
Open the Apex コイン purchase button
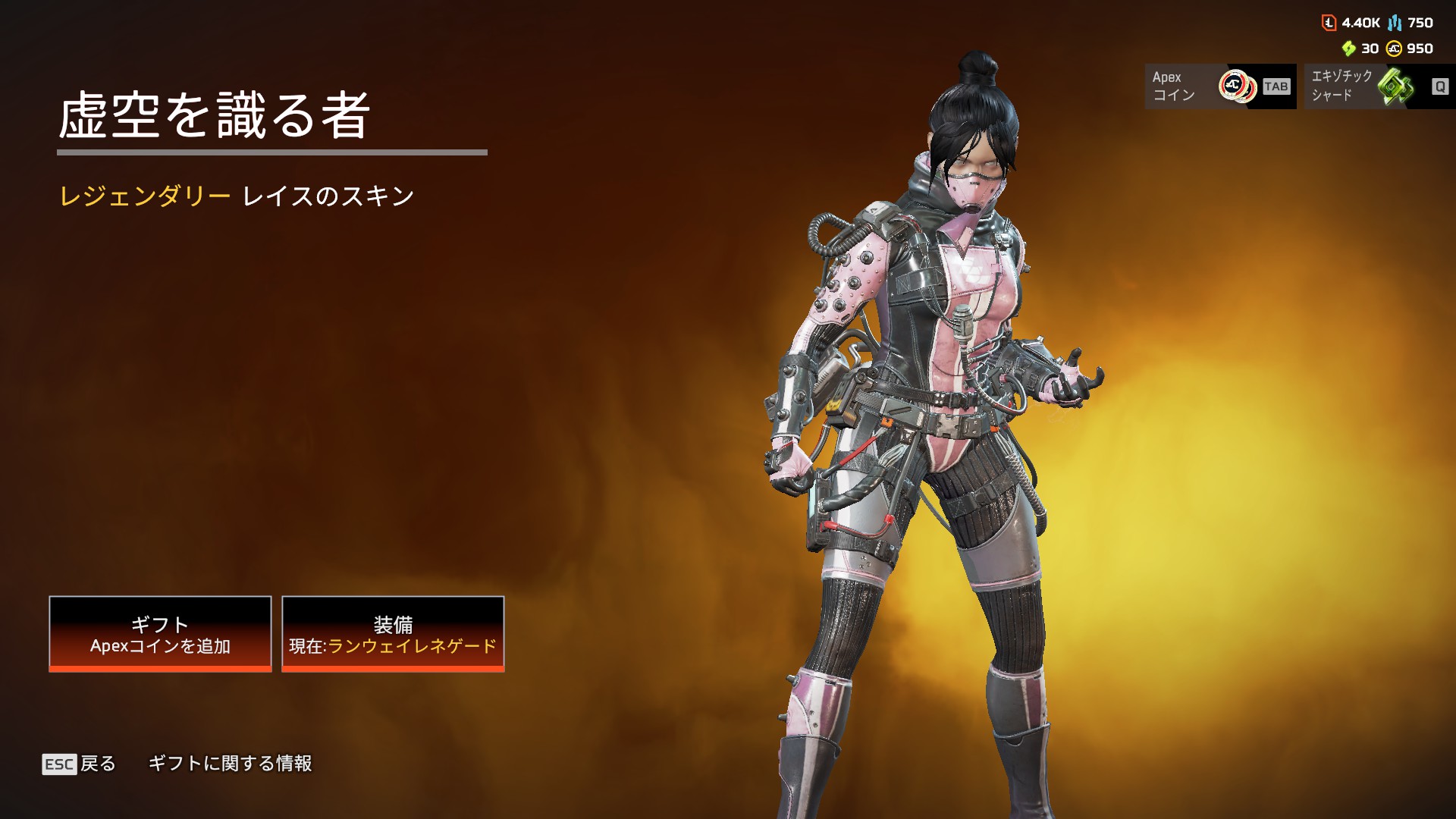(1220, 86)
